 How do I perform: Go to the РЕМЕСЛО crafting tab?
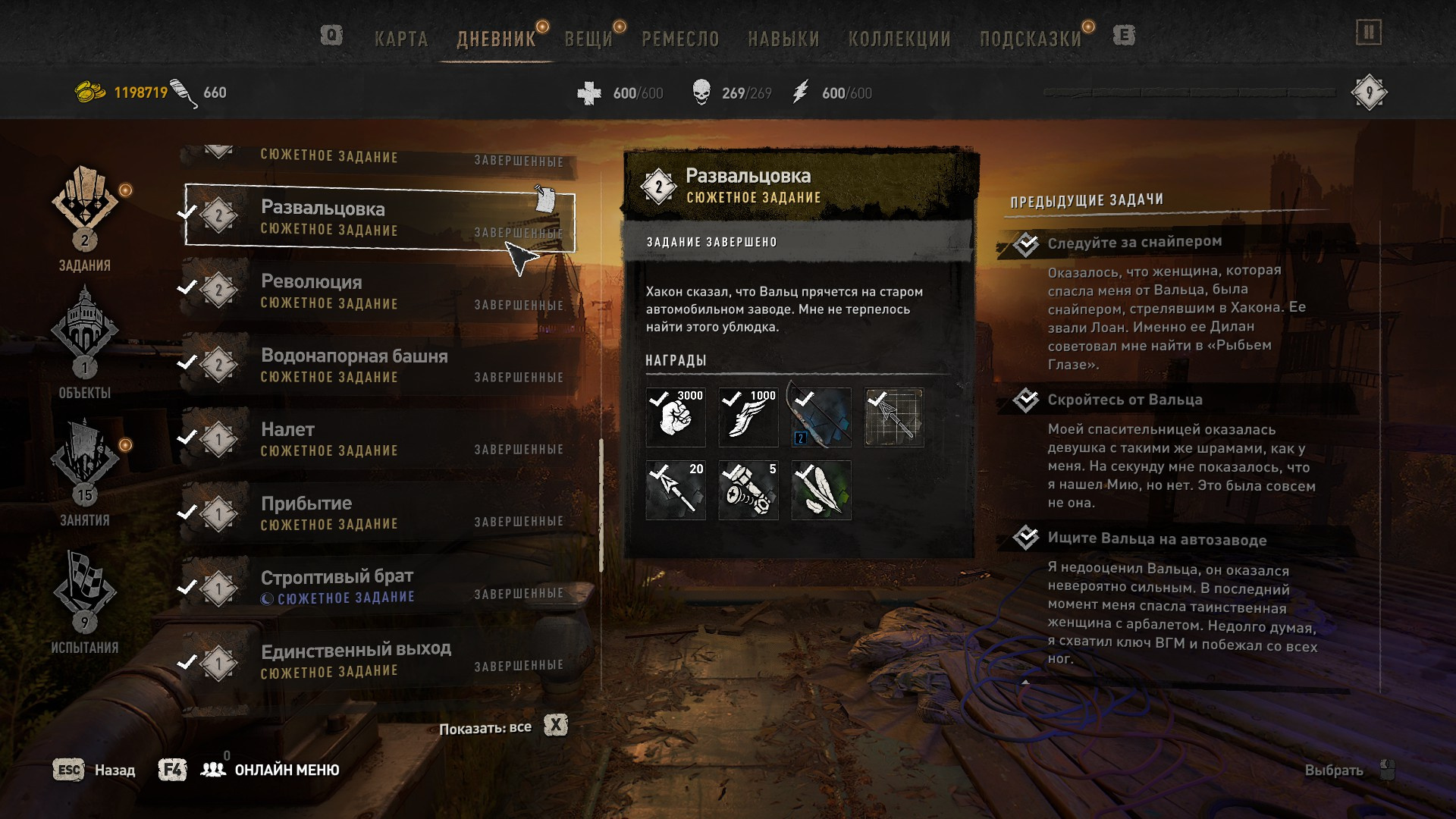coord(680,39)
